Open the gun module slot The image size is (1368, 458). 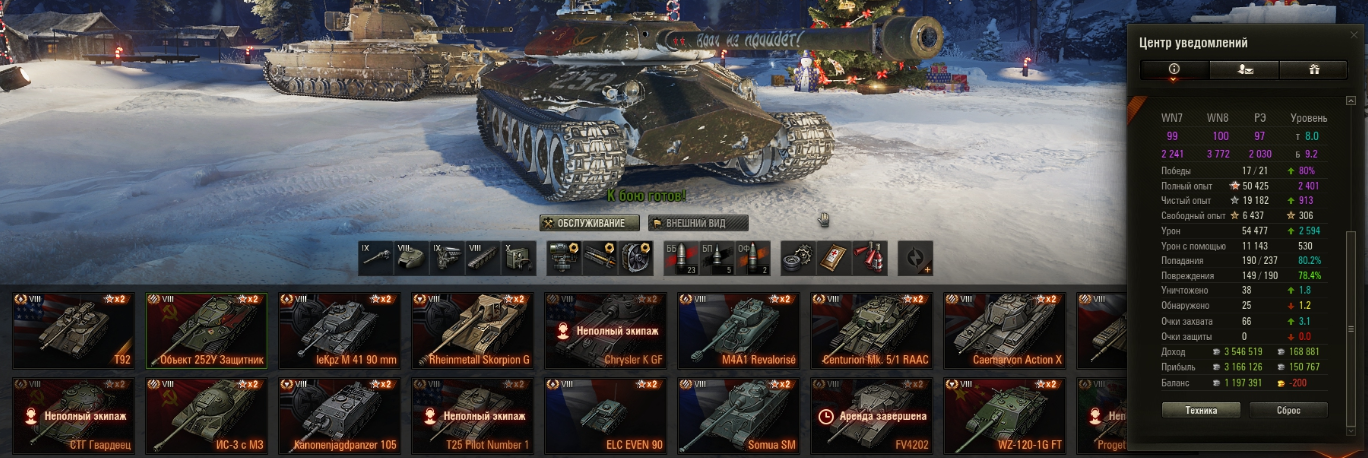378,257
